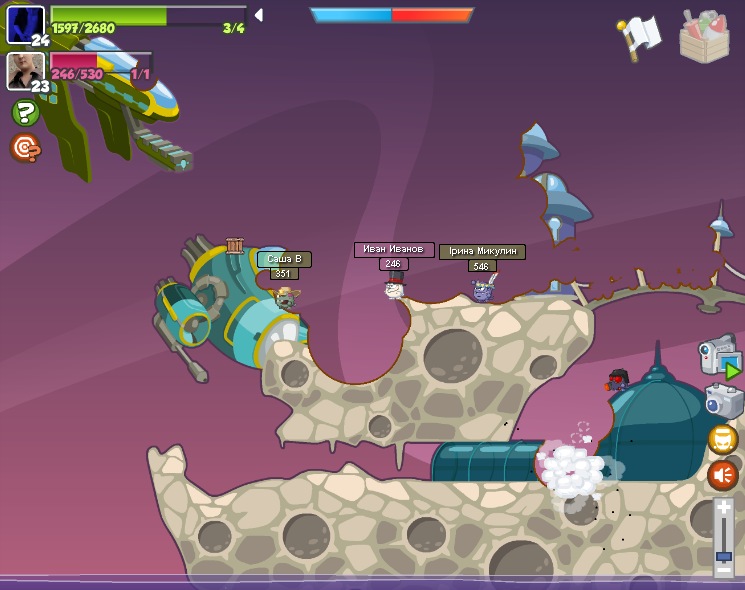Viewport: 745px width, 590px height.
Task: Click the orange target hint button
Action: point(25,148)
